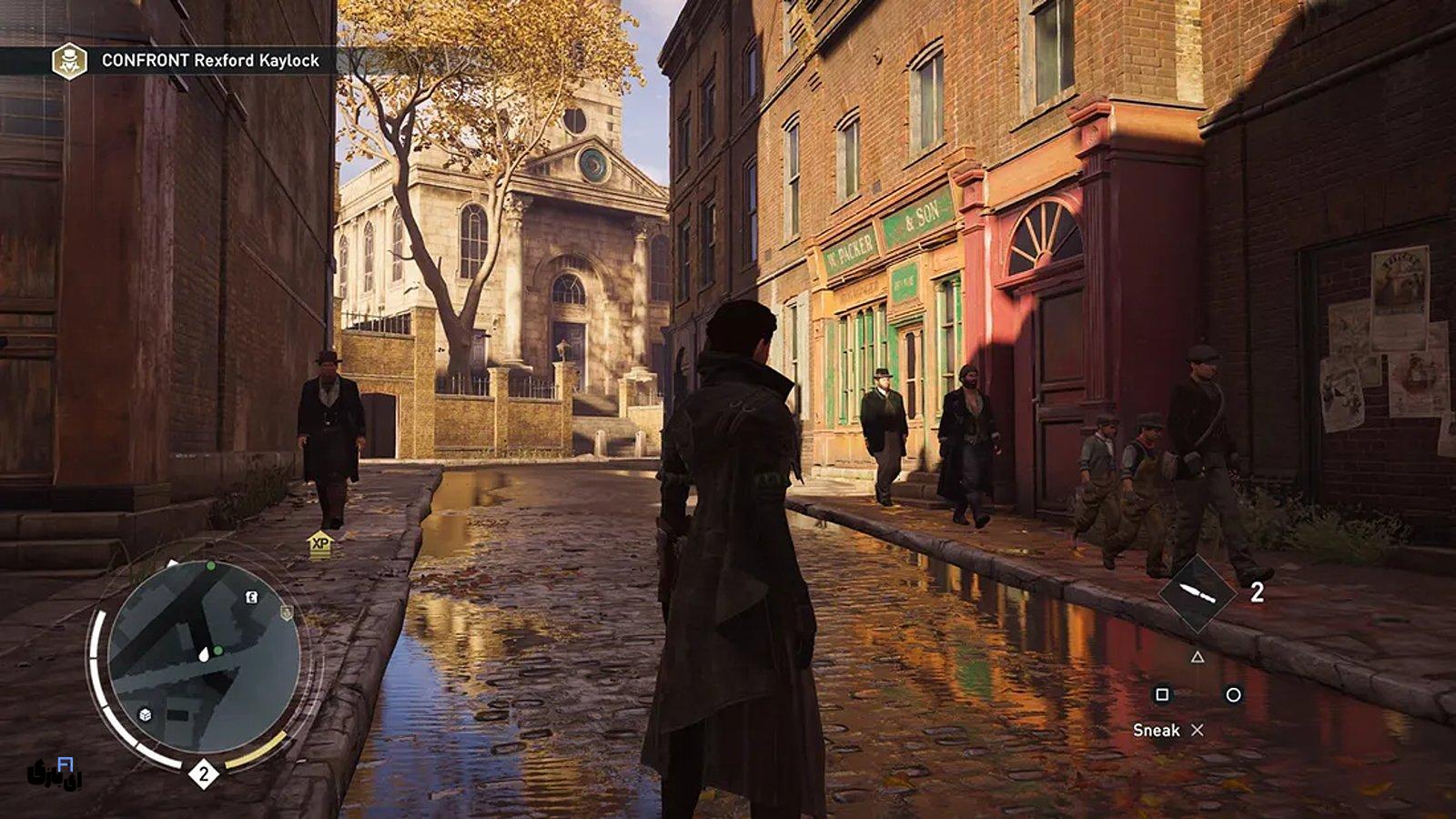The image size is (1456, 819).
Task: Expand the minimap by clicking its circle
Action: click(205, 655)
